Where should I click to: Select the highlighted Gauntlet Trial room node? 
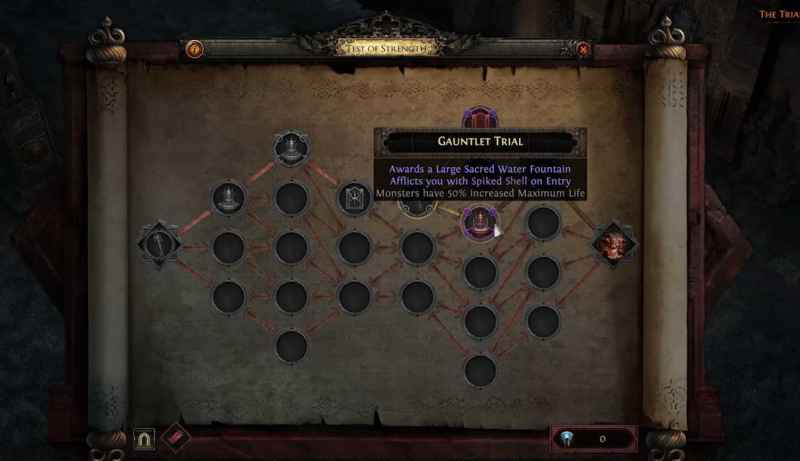(x=480, y=222)
